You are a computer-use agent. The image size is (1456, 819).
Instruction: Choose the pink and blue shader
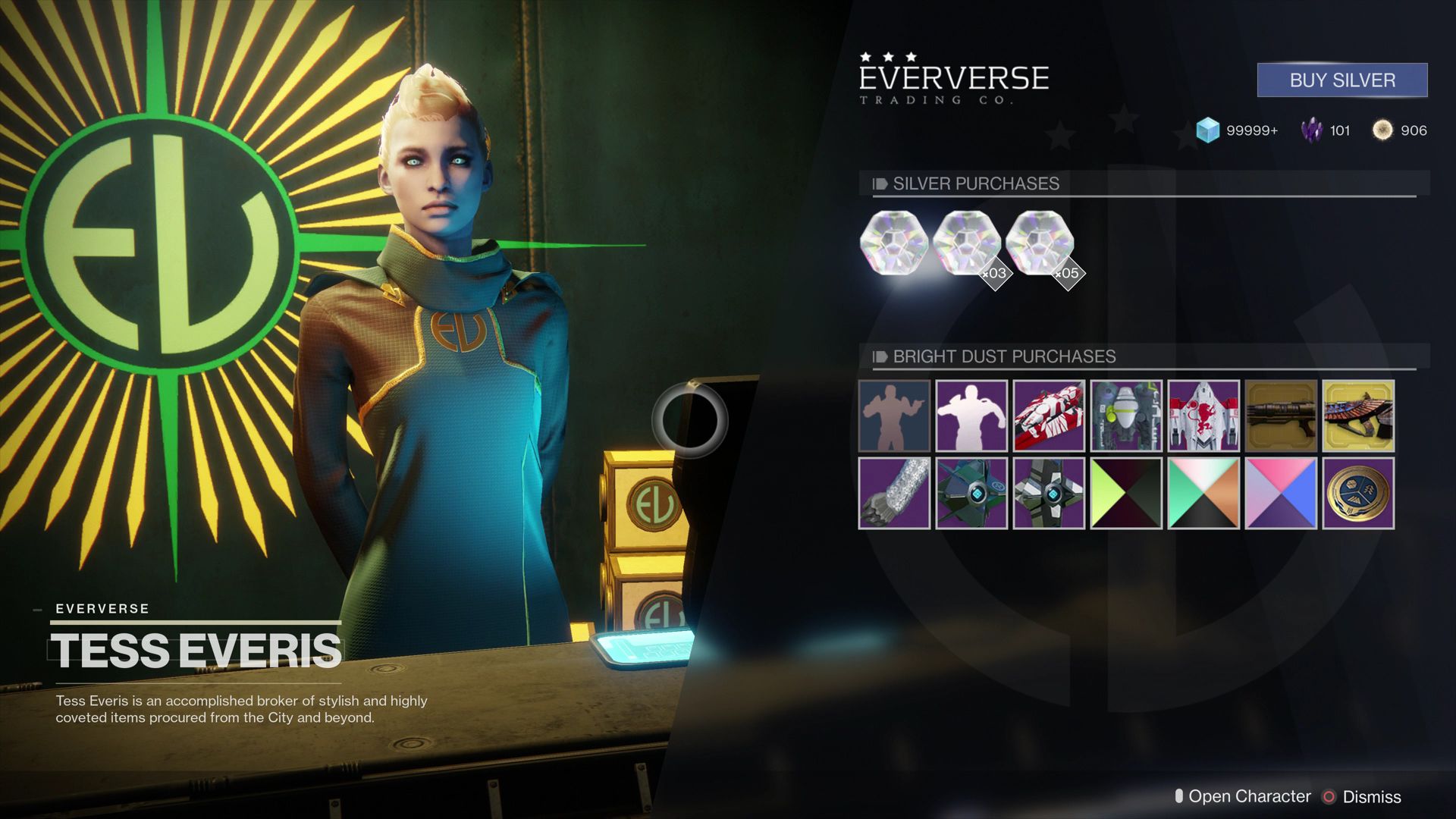pos(1281,494)
